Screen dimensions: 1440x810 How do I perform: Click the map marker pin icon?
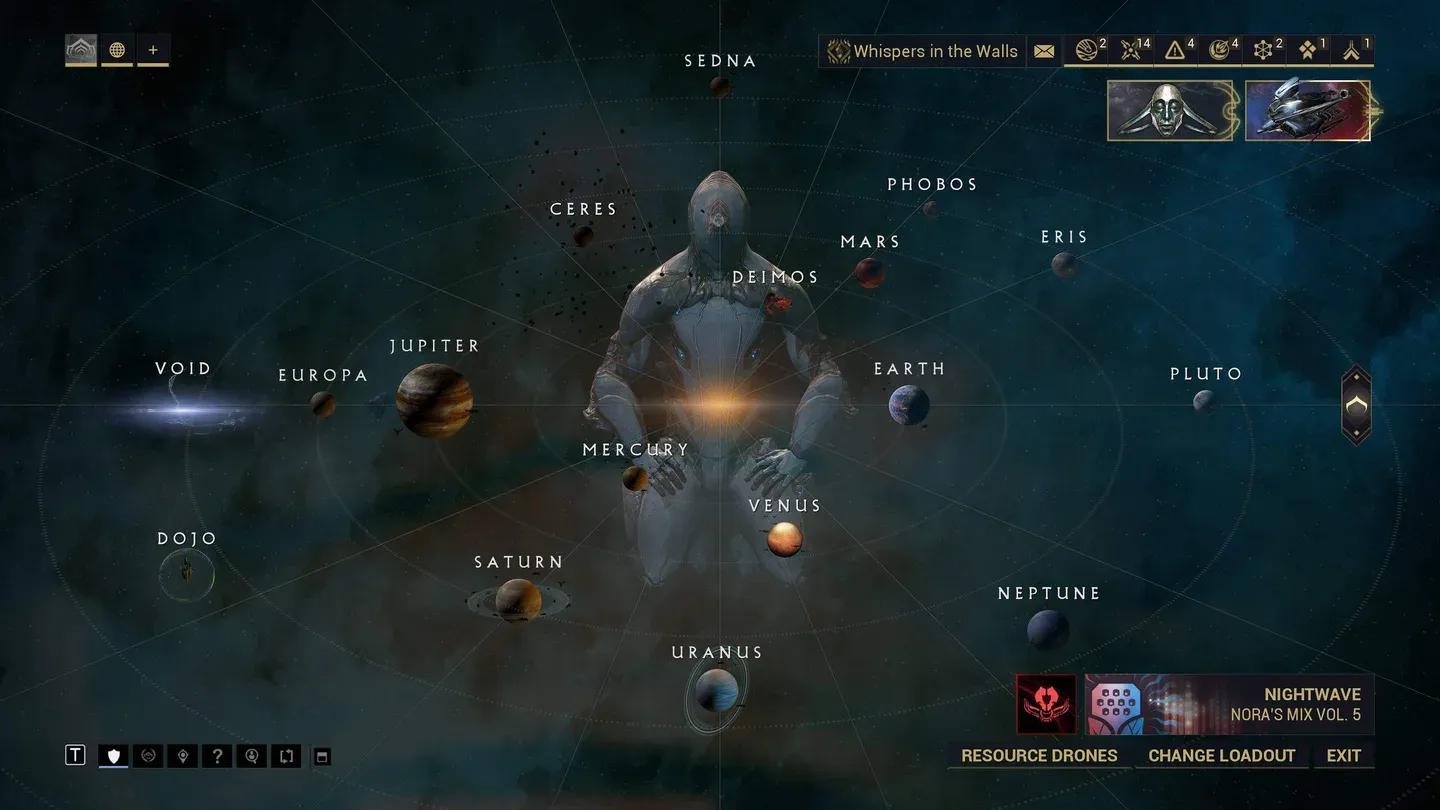(x=183, y=756)
